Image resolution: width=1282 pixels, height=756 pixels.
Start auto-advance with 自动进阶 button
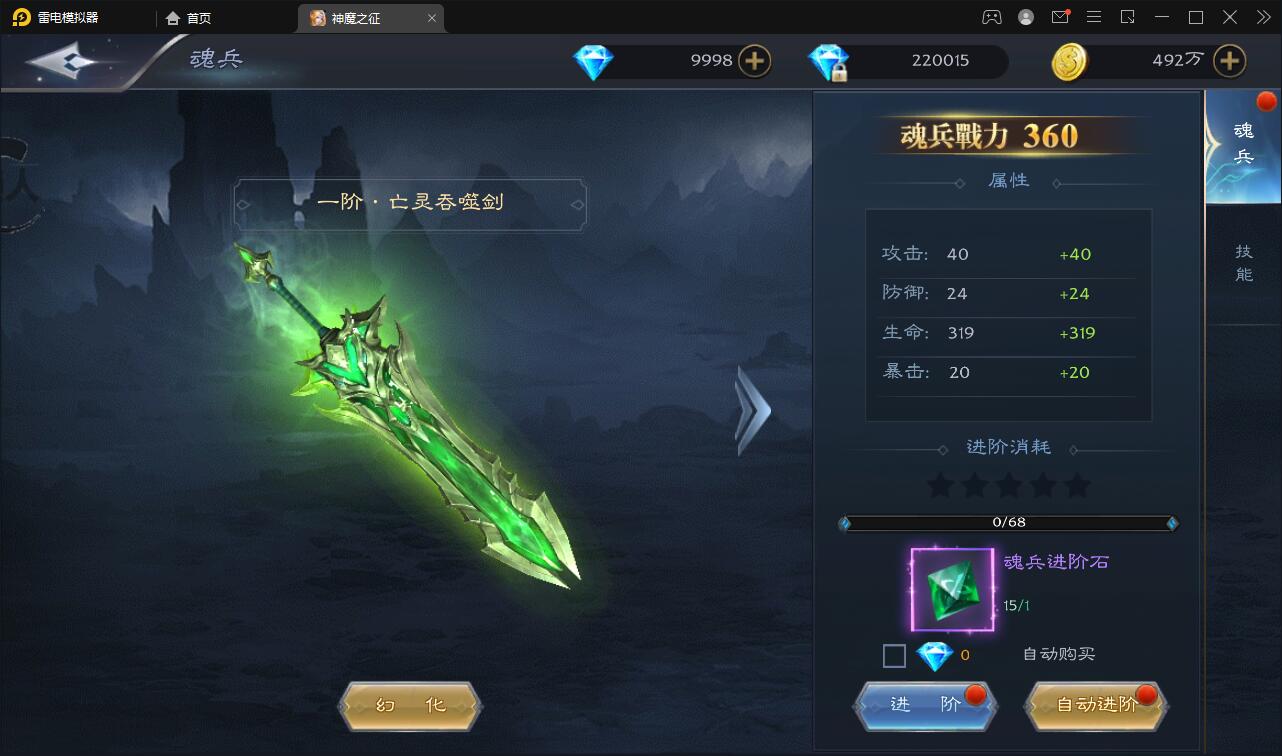(1097, 705)
